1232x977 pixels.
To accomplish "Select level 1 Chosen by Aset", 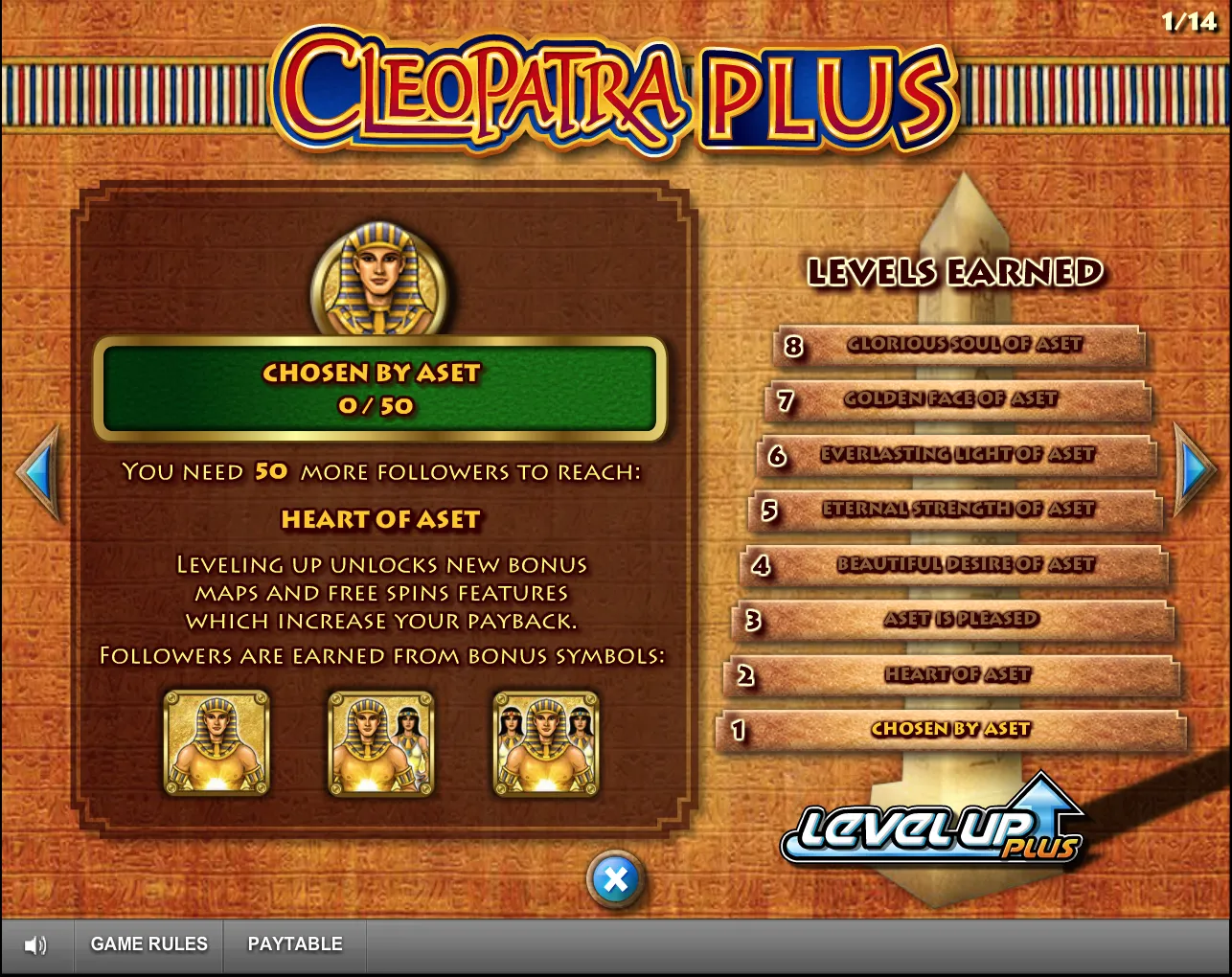I will pyautogui.click(x=948, y=731).
